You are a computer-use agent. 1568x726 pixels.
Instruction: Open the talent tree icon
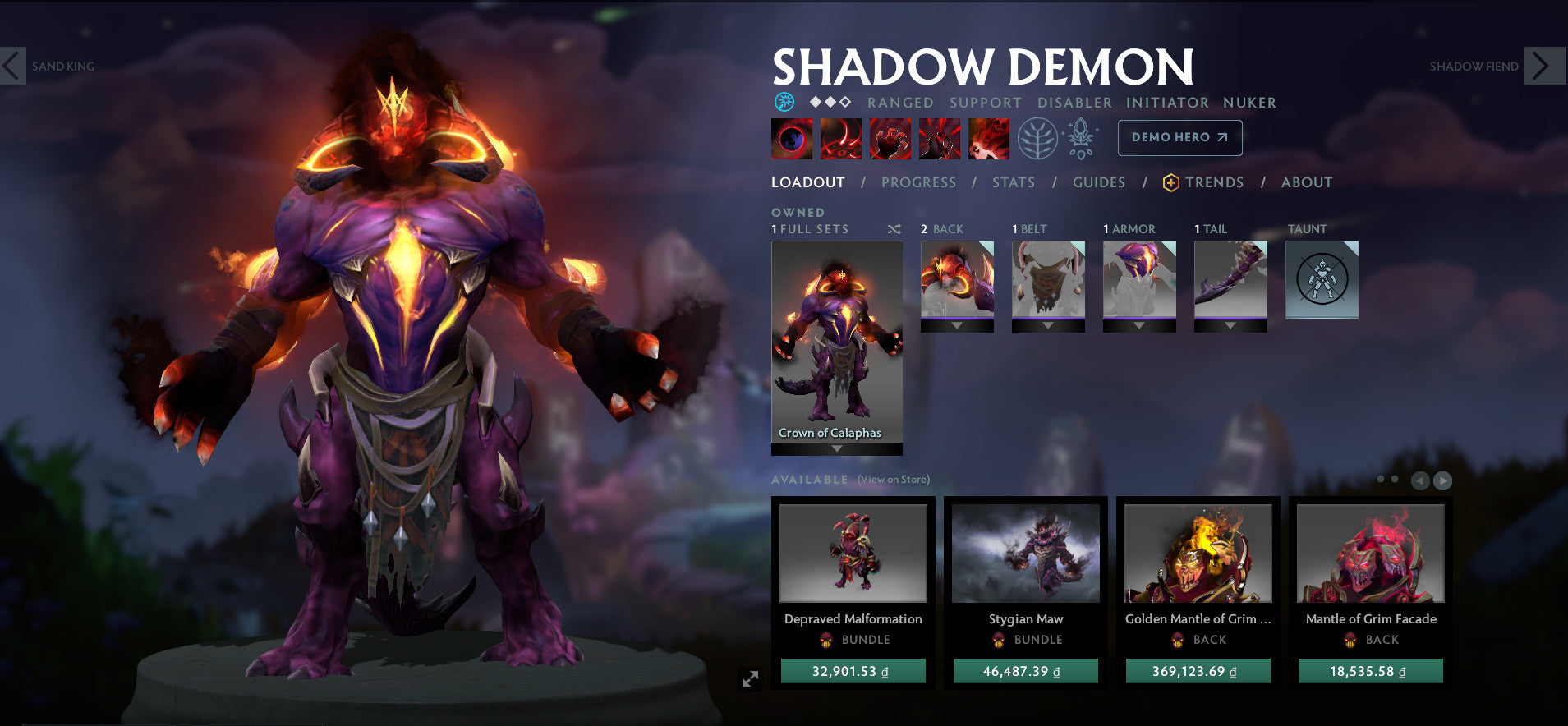(x=1037, y=138)
